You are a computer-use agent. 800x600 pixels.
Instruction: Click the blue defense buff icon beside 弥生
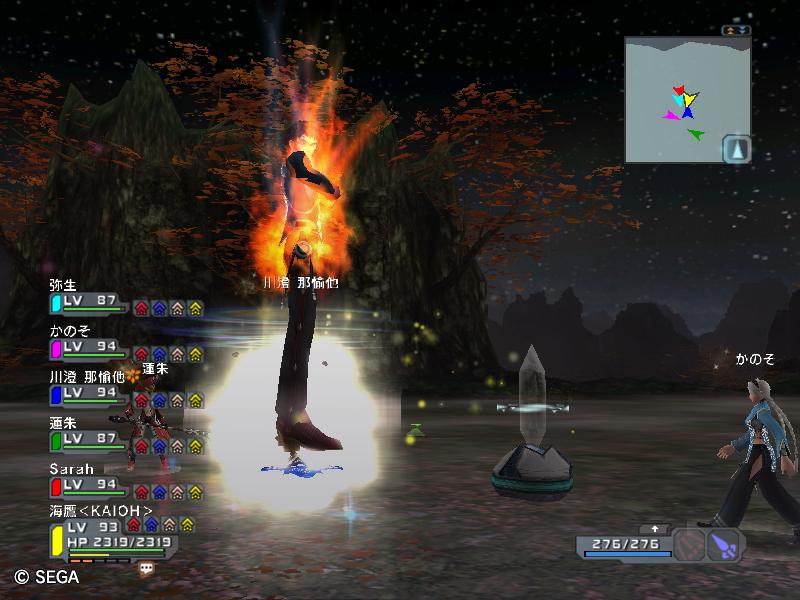point(159,308)
